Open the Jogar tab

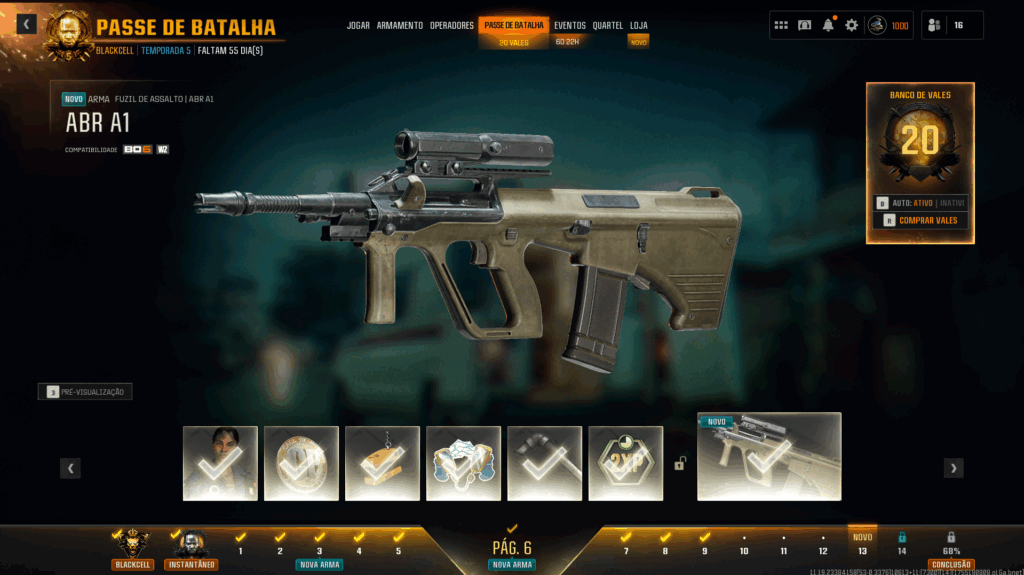pos(358,25)
